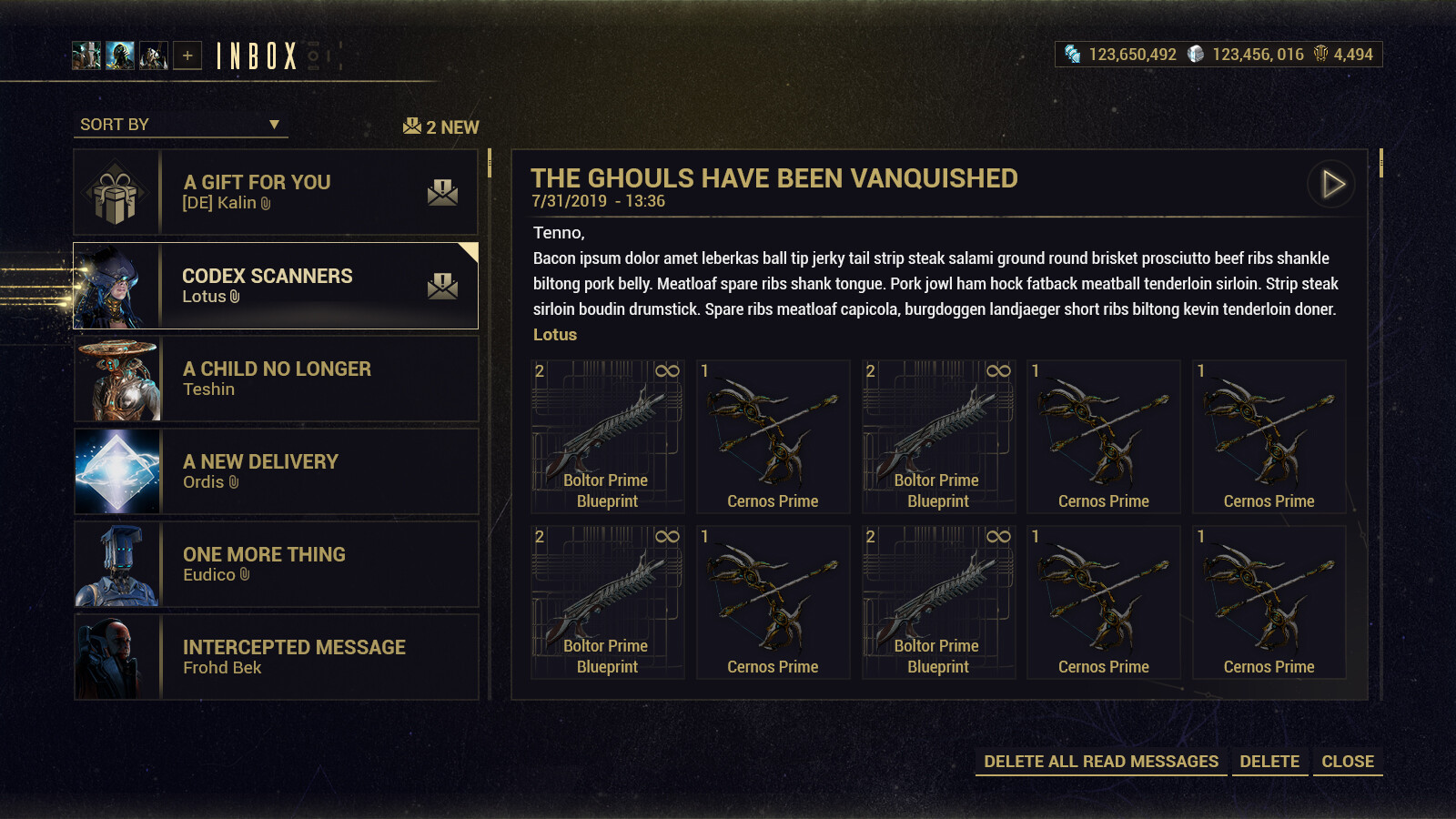Image resolution: width=1456 pixels, height=819 pixels.
Task: Delete all read messages
Action: [1100, 762]
